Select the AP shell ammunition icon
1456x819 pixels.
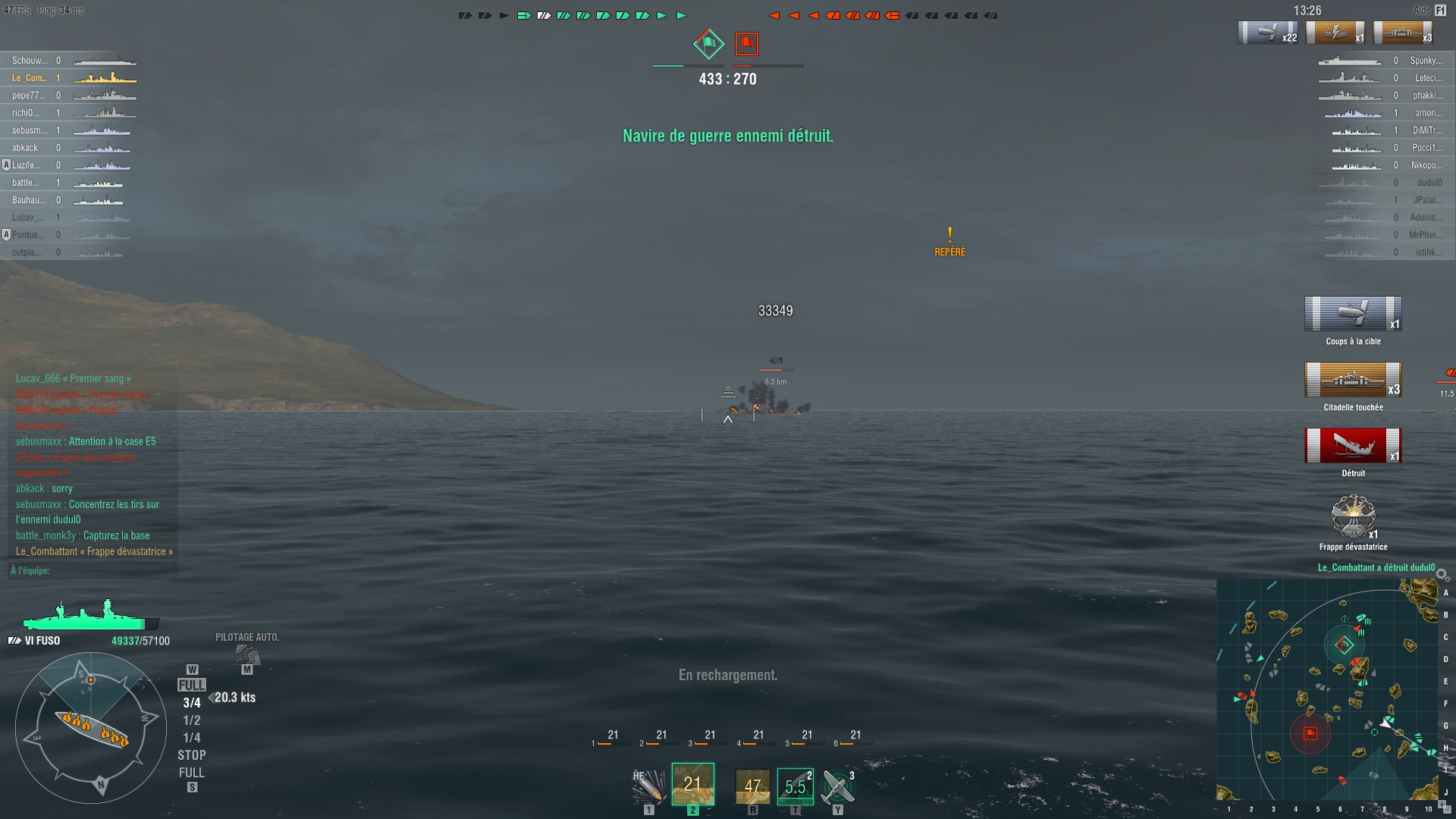[x=692, y=784]
